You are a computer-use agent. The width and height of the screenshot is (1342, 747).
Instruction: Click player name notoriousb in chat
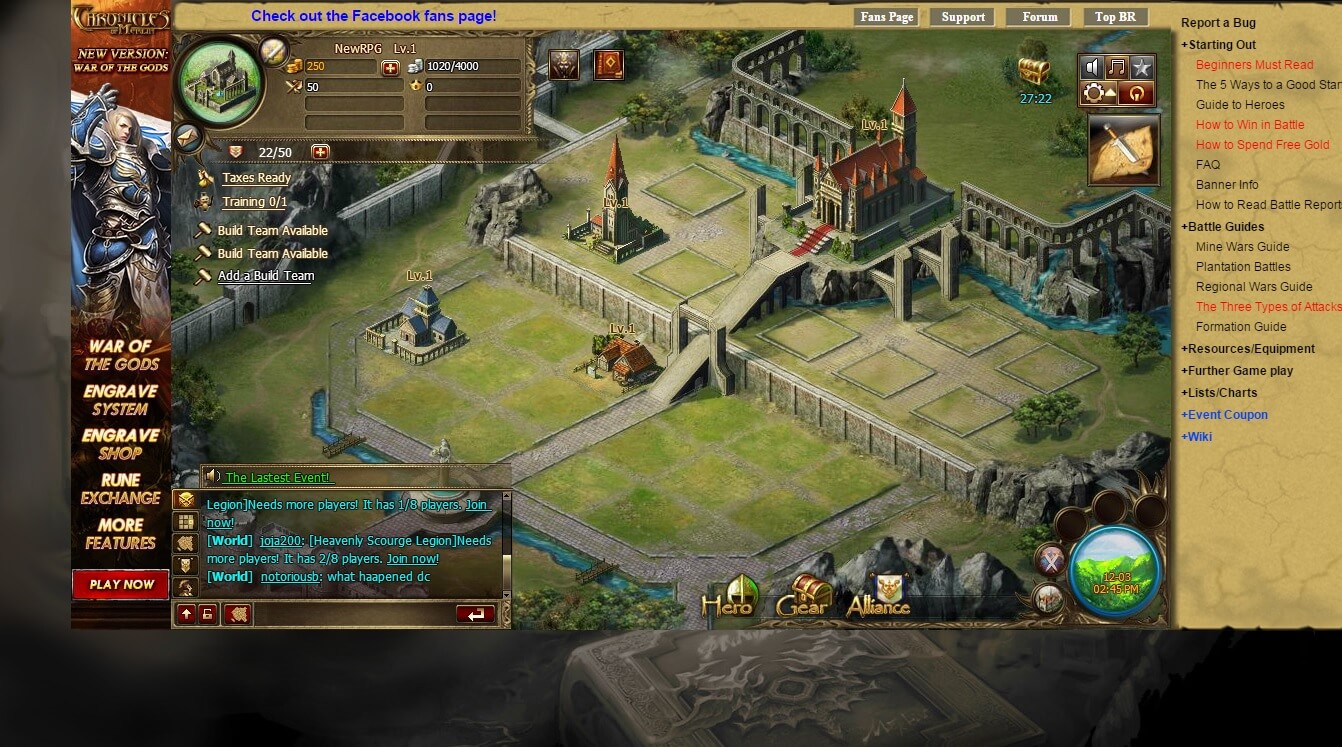290,577
